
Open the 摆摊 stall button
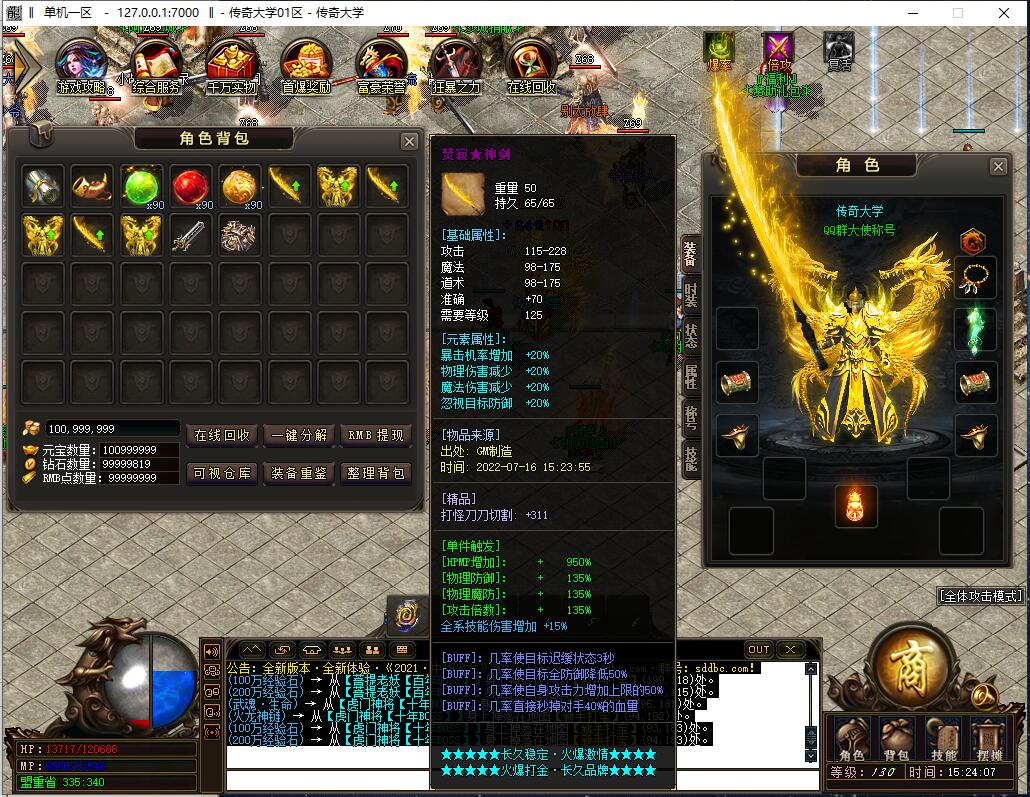989,740
